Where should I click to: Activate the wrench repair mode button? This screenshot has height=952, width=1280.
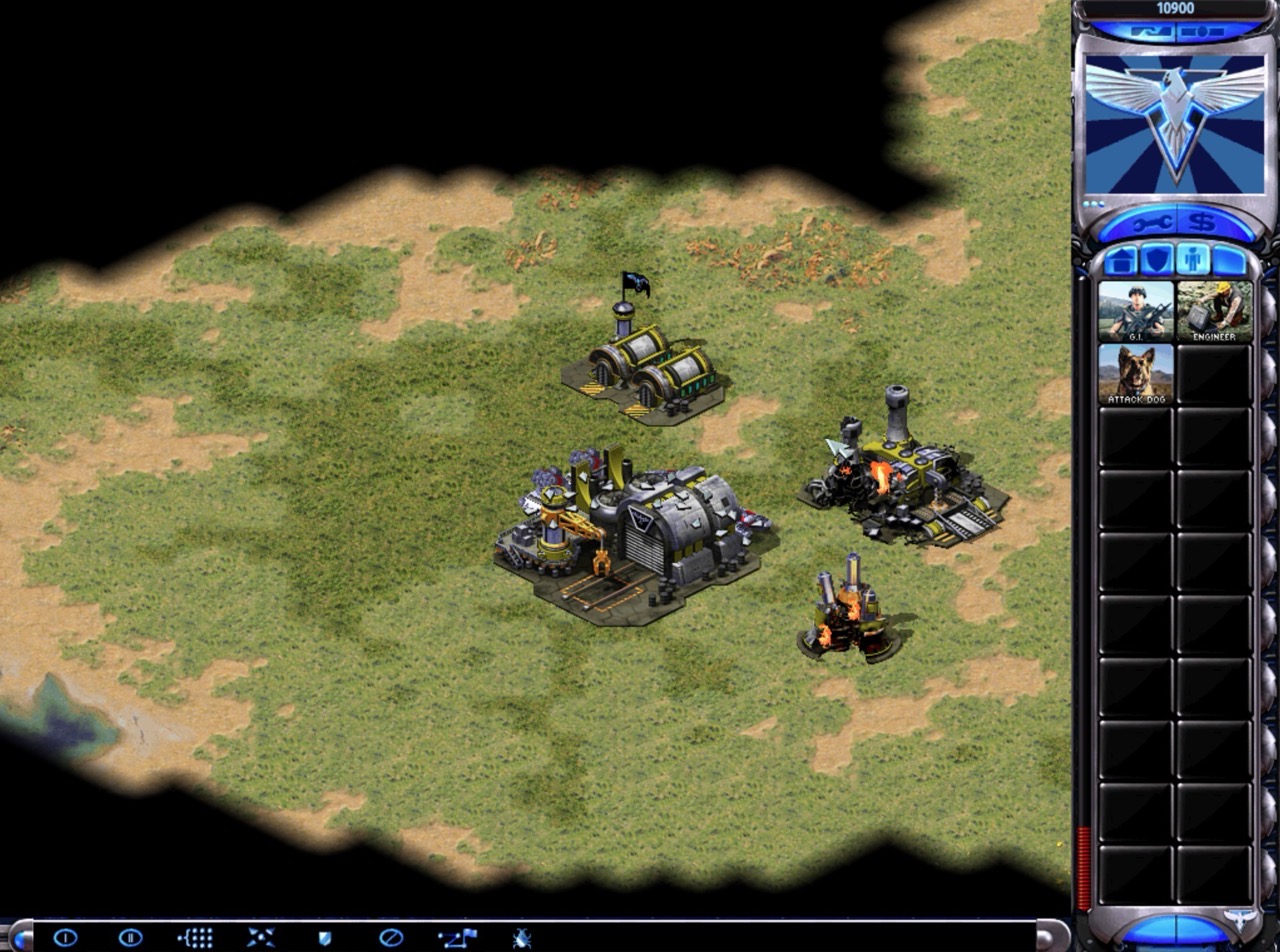pyautogui.click(x=1149, y=221)
